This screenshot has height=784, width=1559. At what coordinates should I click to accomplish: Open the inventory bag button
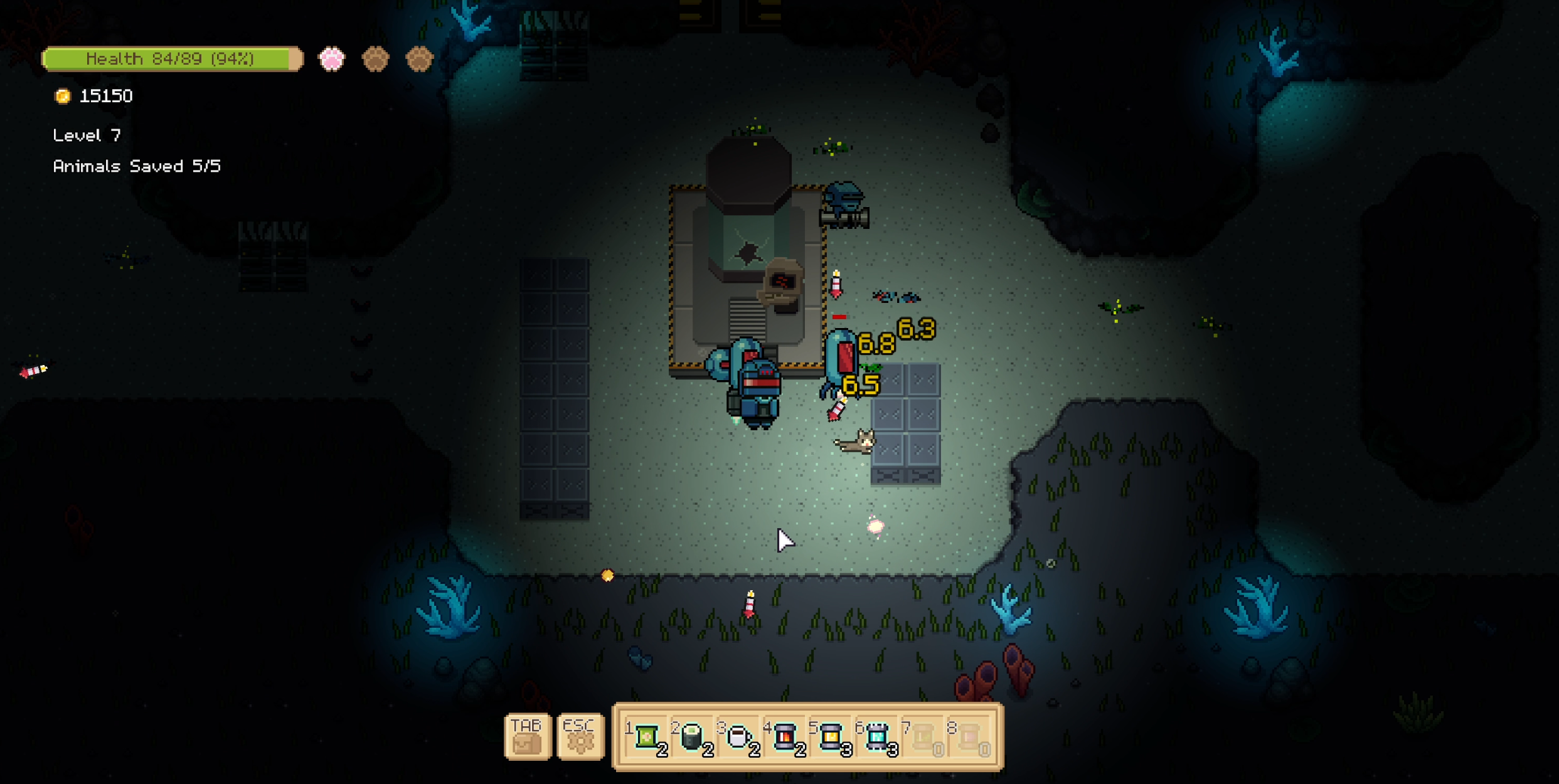click(527, 737)
